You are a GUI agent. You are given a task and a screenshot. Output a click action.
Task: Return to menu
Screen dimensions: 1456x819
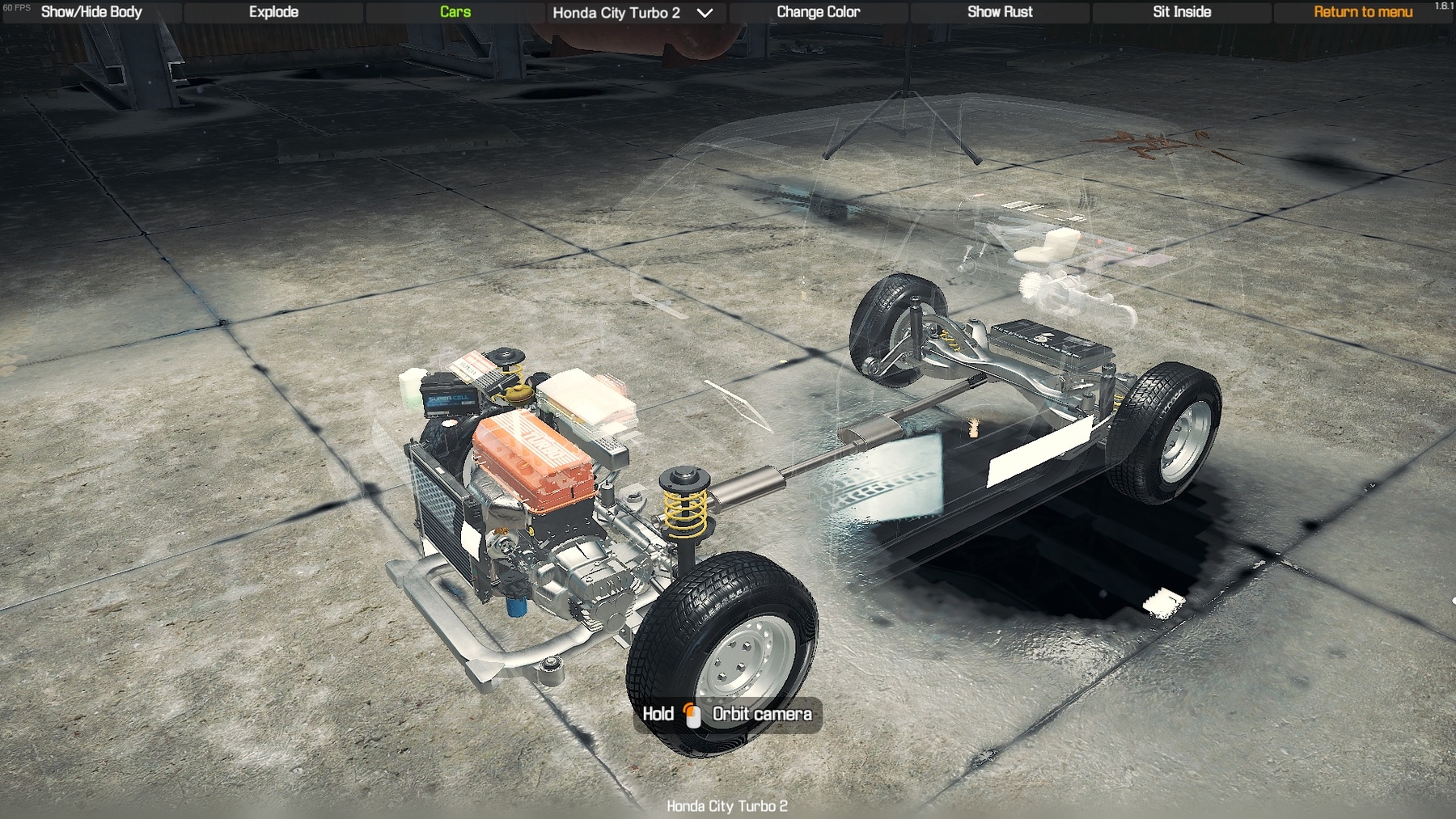[1363, 12]
